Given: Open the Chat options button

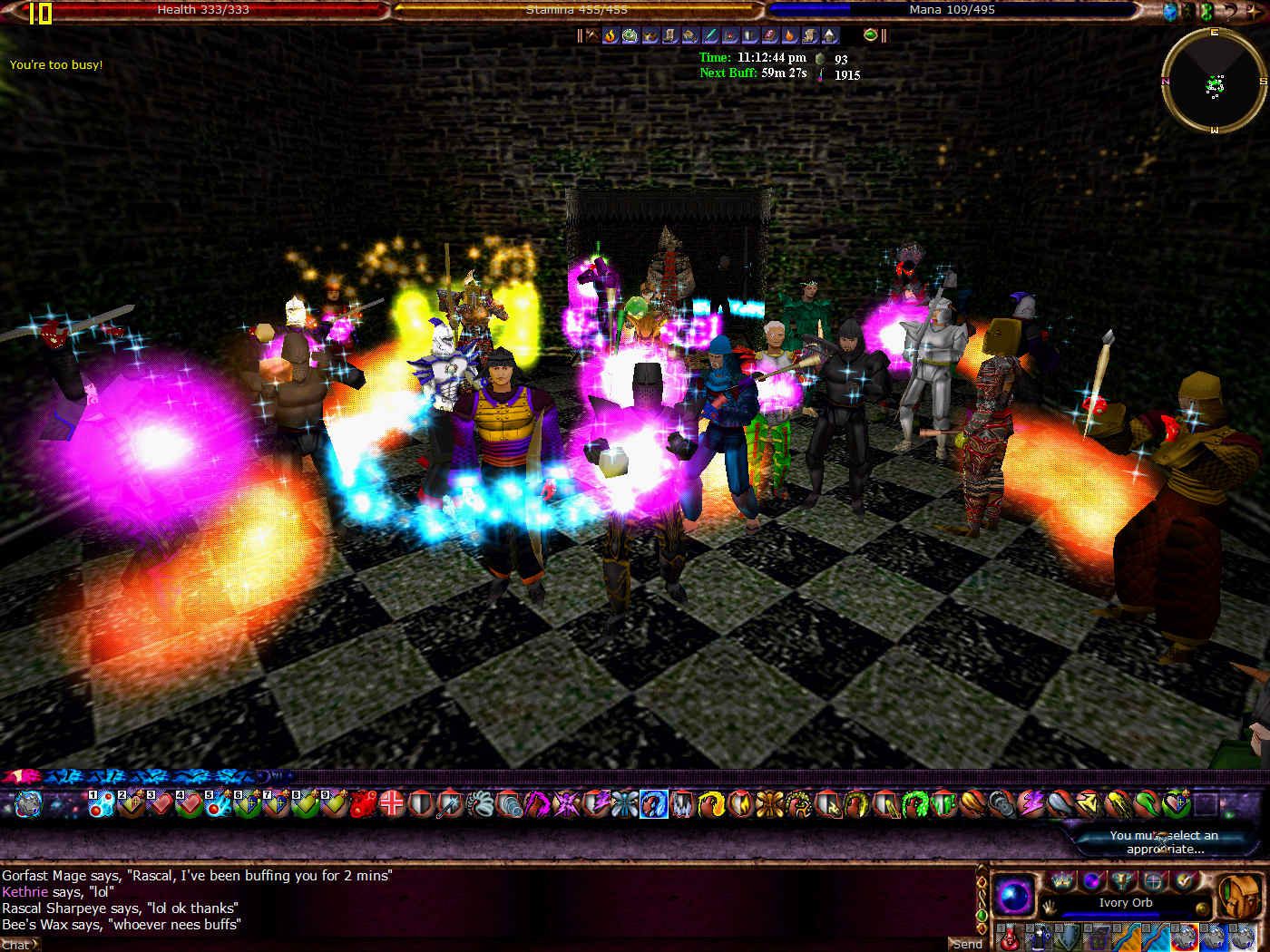Looking at the screenshot, I should point(19,945).
